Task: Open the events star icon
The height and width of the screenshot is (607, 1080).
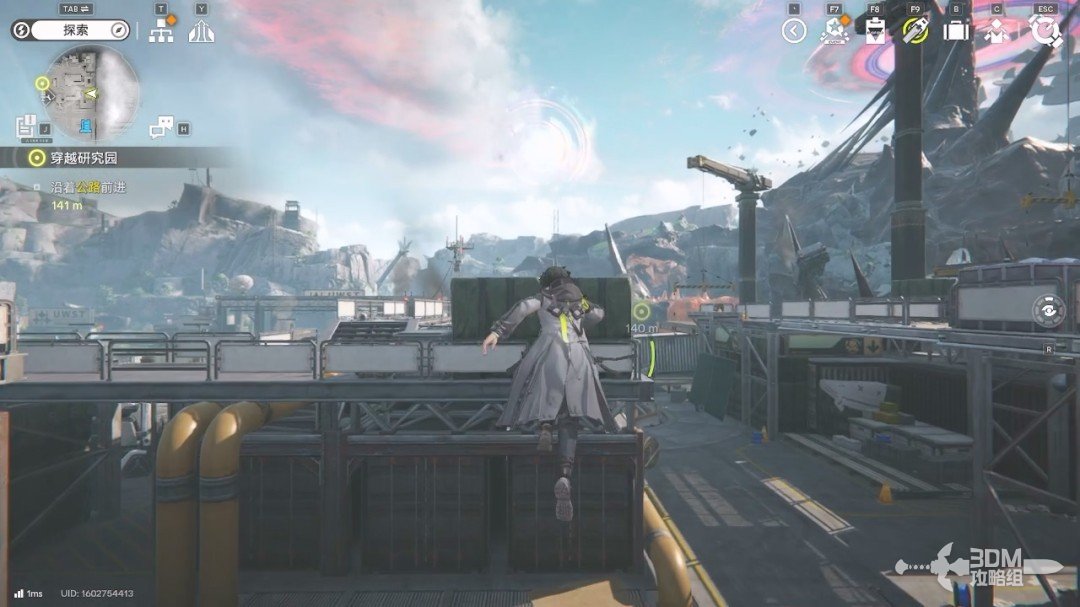Action: point(834,31)
